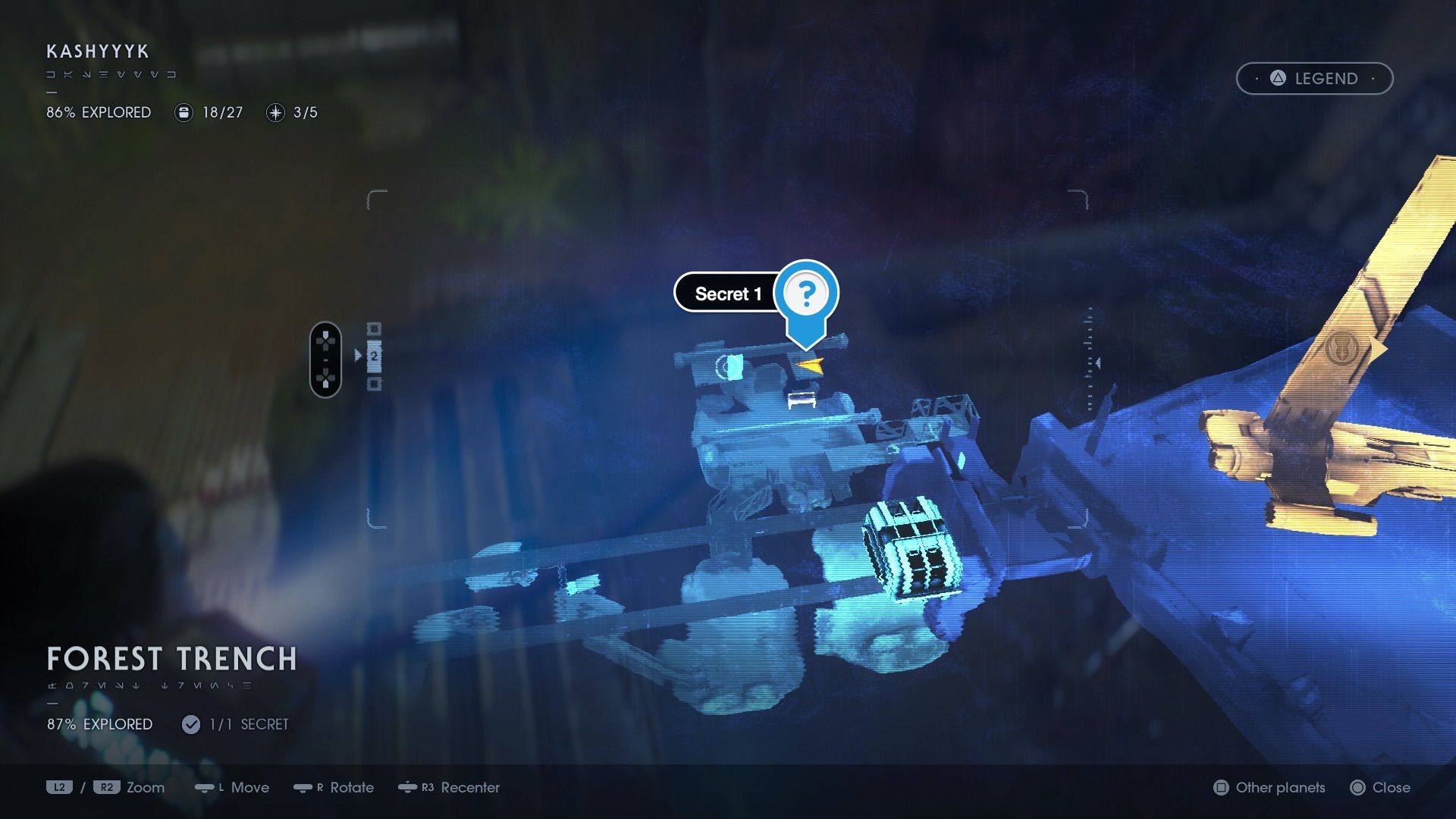The height and width of the screenshot is (819, 1456).
Task: Select the Secret 1 label on the map
Action: (x=728, y=293)
